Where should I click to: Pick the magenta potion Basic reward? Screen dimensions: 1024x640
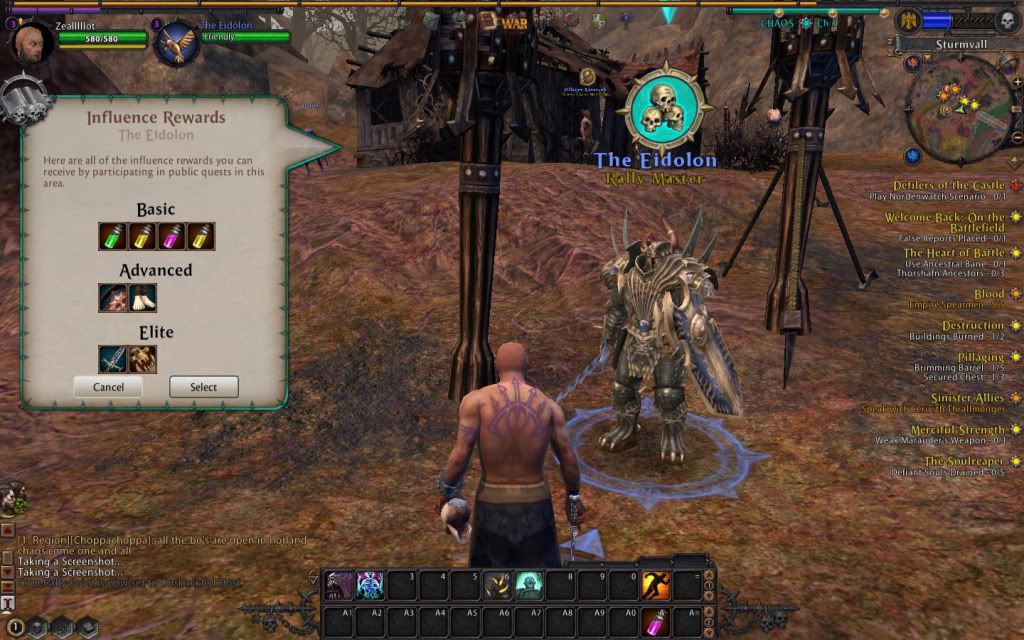point(171,236)
